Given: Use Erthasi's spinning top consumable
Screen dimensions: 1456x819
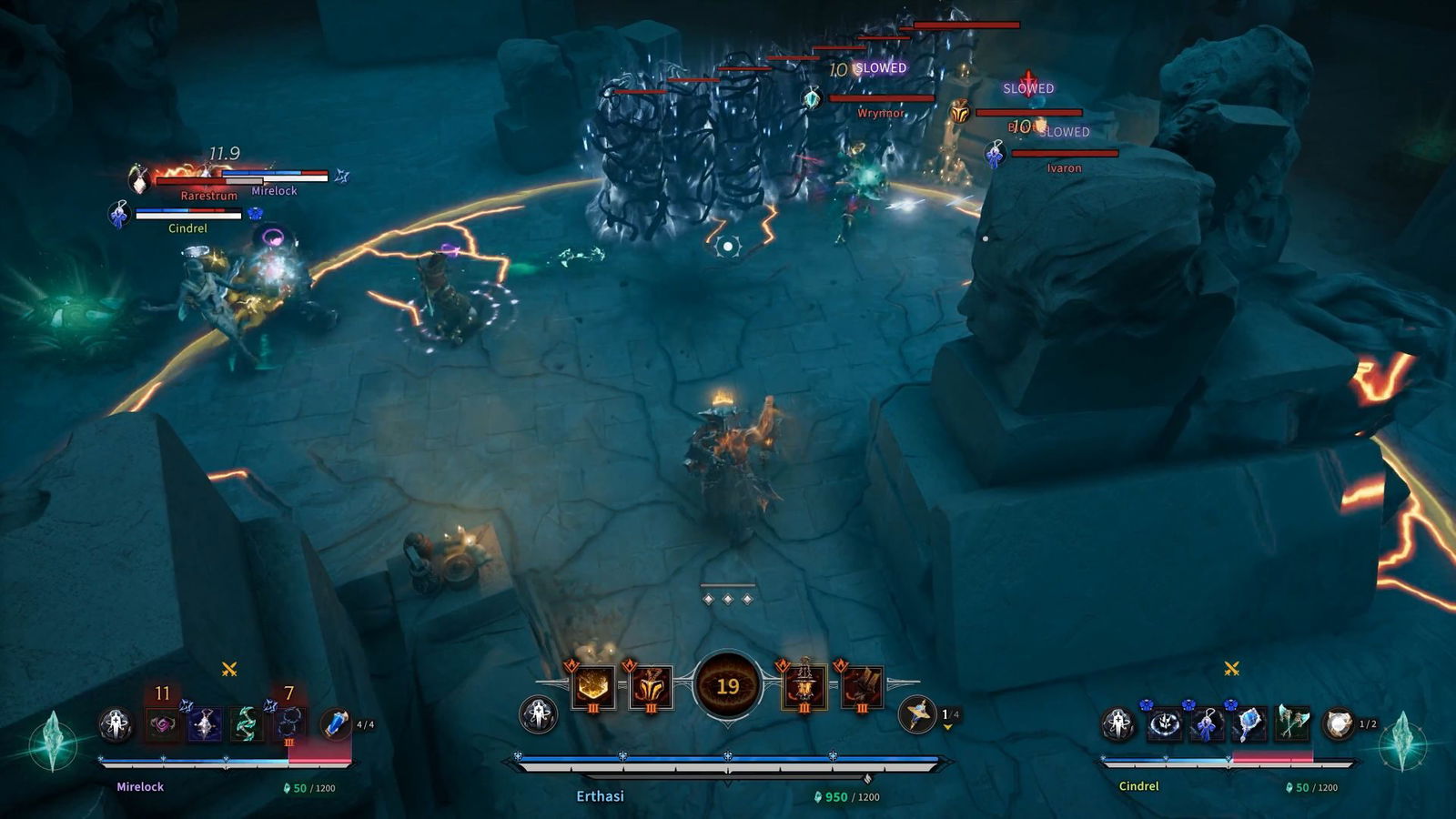Looking at the screenshot, I should [x=916, y=715].
